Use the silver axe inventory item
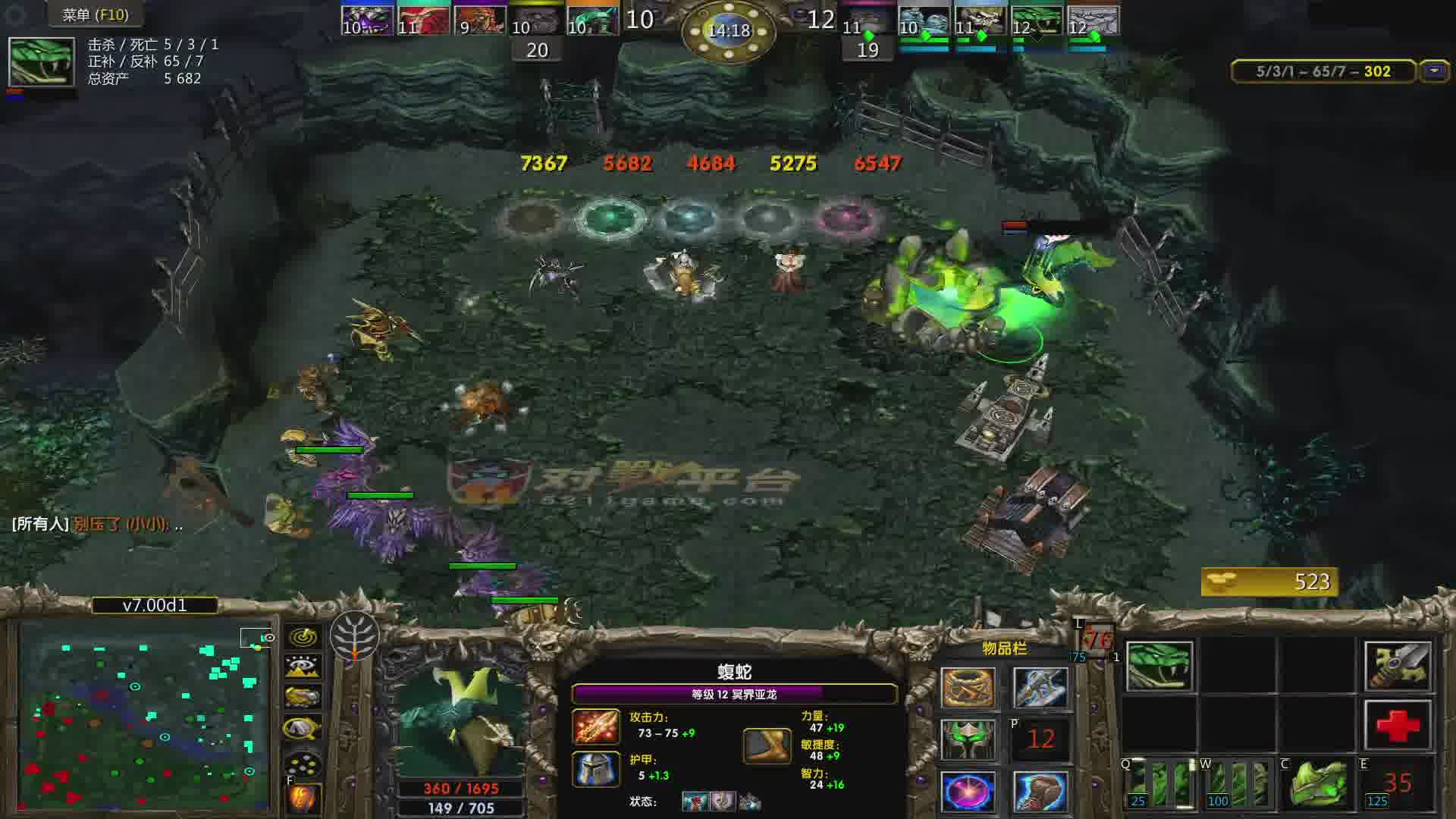Viewport: 1456px width, 819px height. (x=1040, y=689)
